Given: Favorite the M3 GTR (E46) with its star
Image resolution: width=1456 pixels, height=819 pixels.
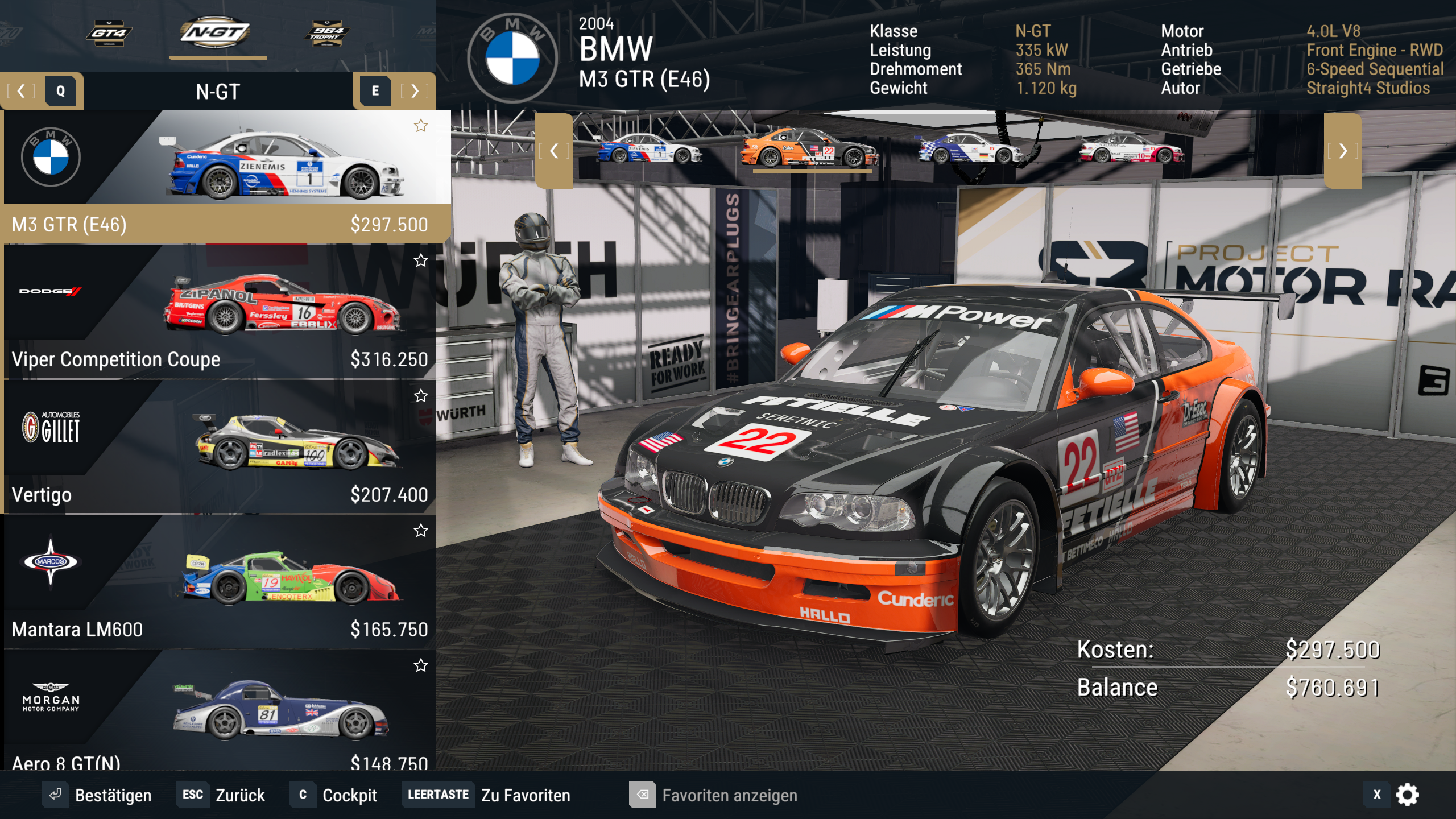Looking at the screenshot, I should (x=422, y=125).
